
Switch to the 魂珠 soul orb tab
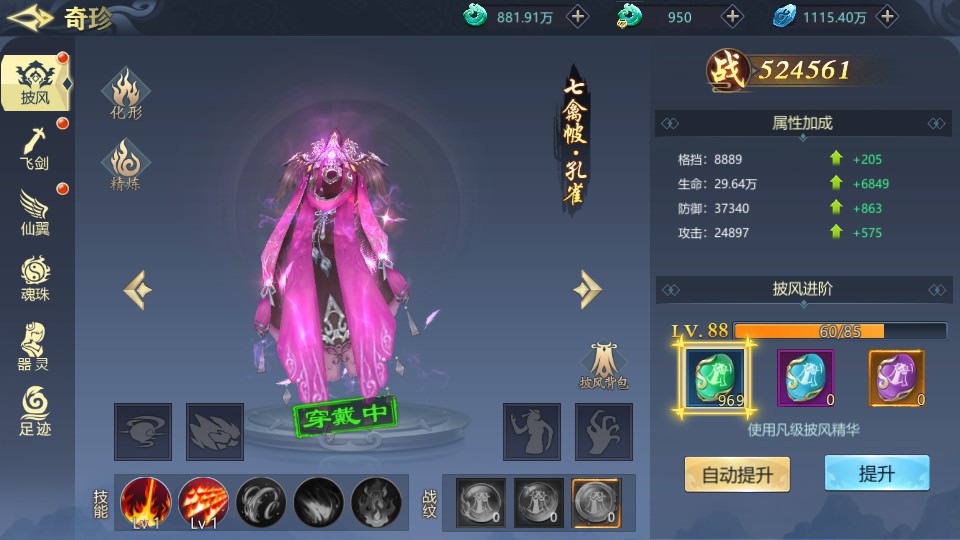34,279
